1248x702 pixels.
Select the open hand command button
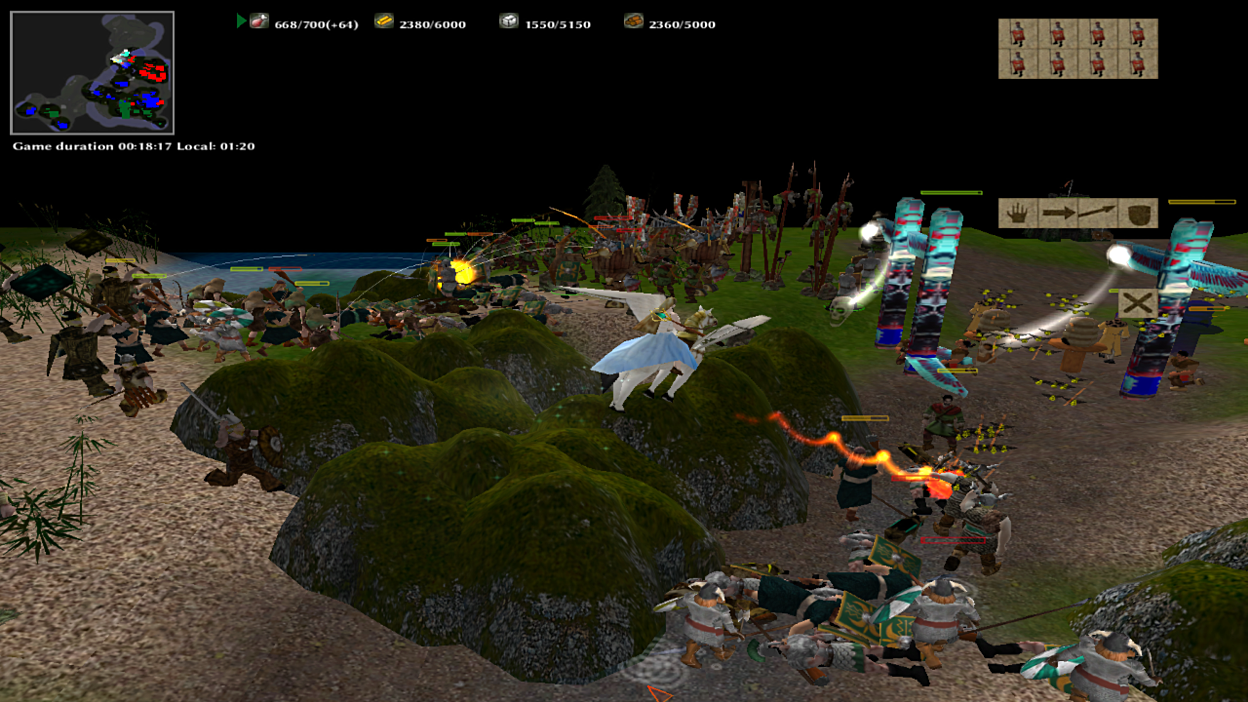(x=1017, y=213)
